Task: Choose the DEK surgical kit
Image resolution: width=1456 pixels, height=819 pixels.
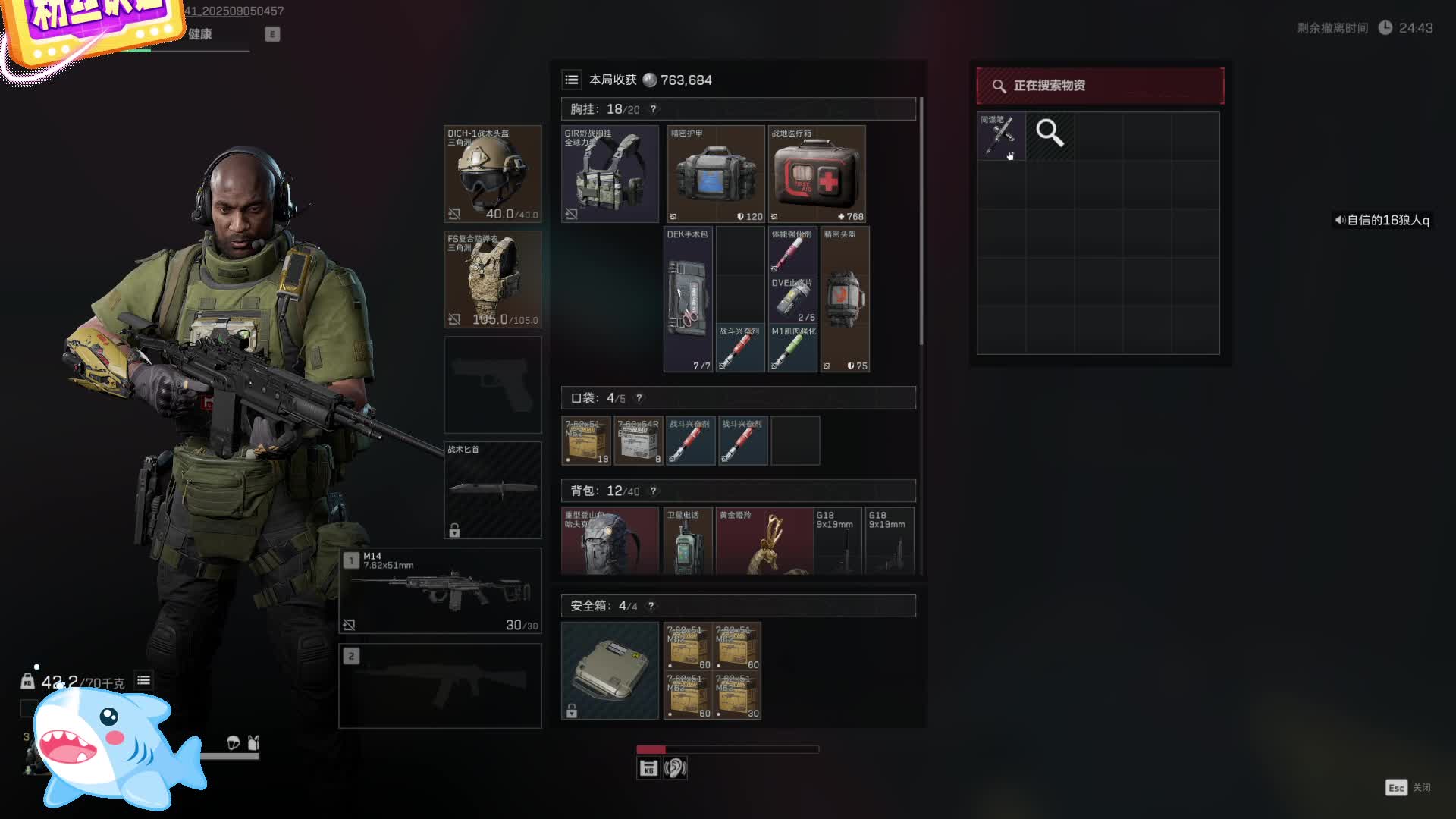Action: pyautogui.click(x=688, y=299)
